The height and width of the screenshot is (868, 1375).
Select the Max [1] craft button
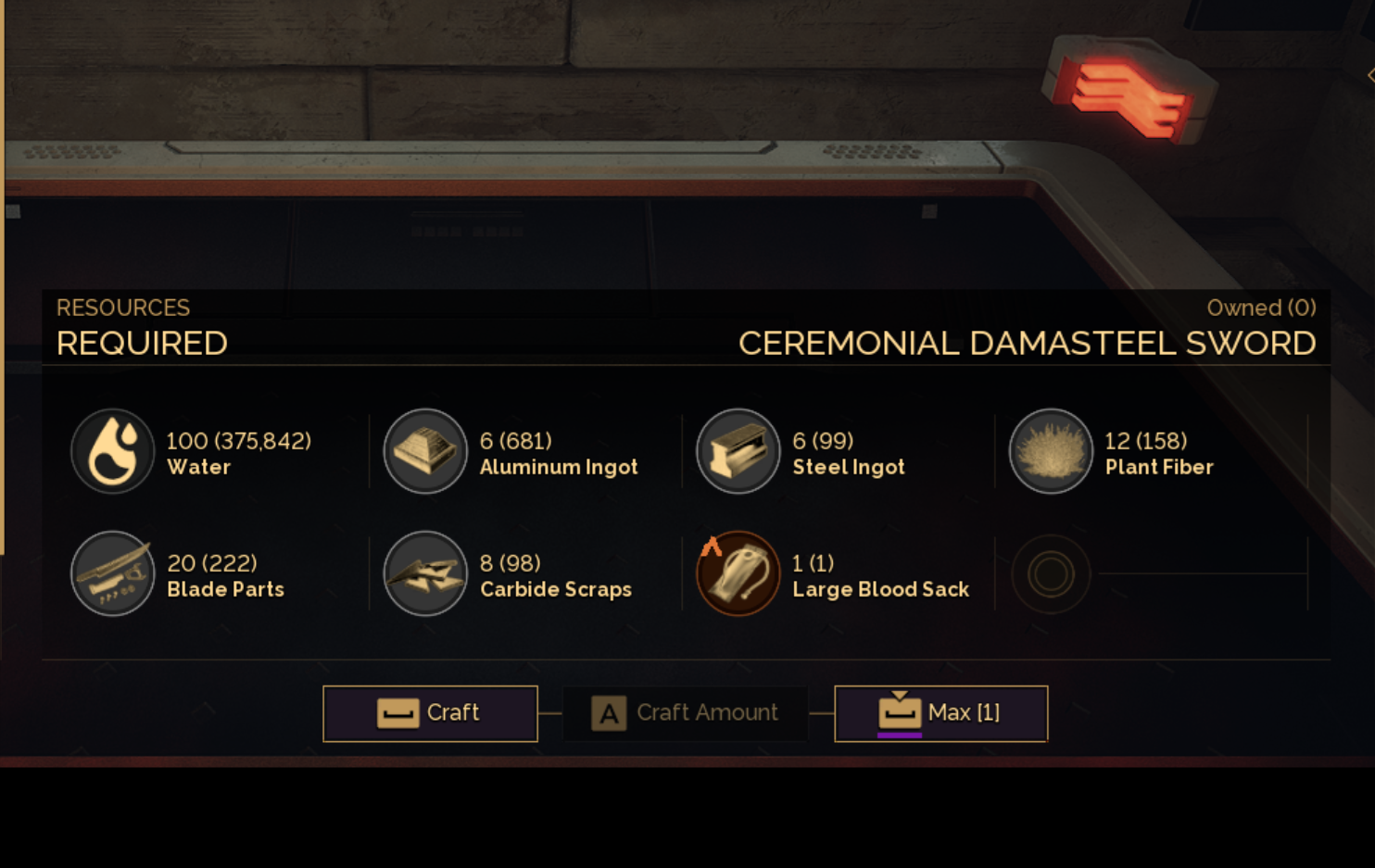click(x=940, y=713)
